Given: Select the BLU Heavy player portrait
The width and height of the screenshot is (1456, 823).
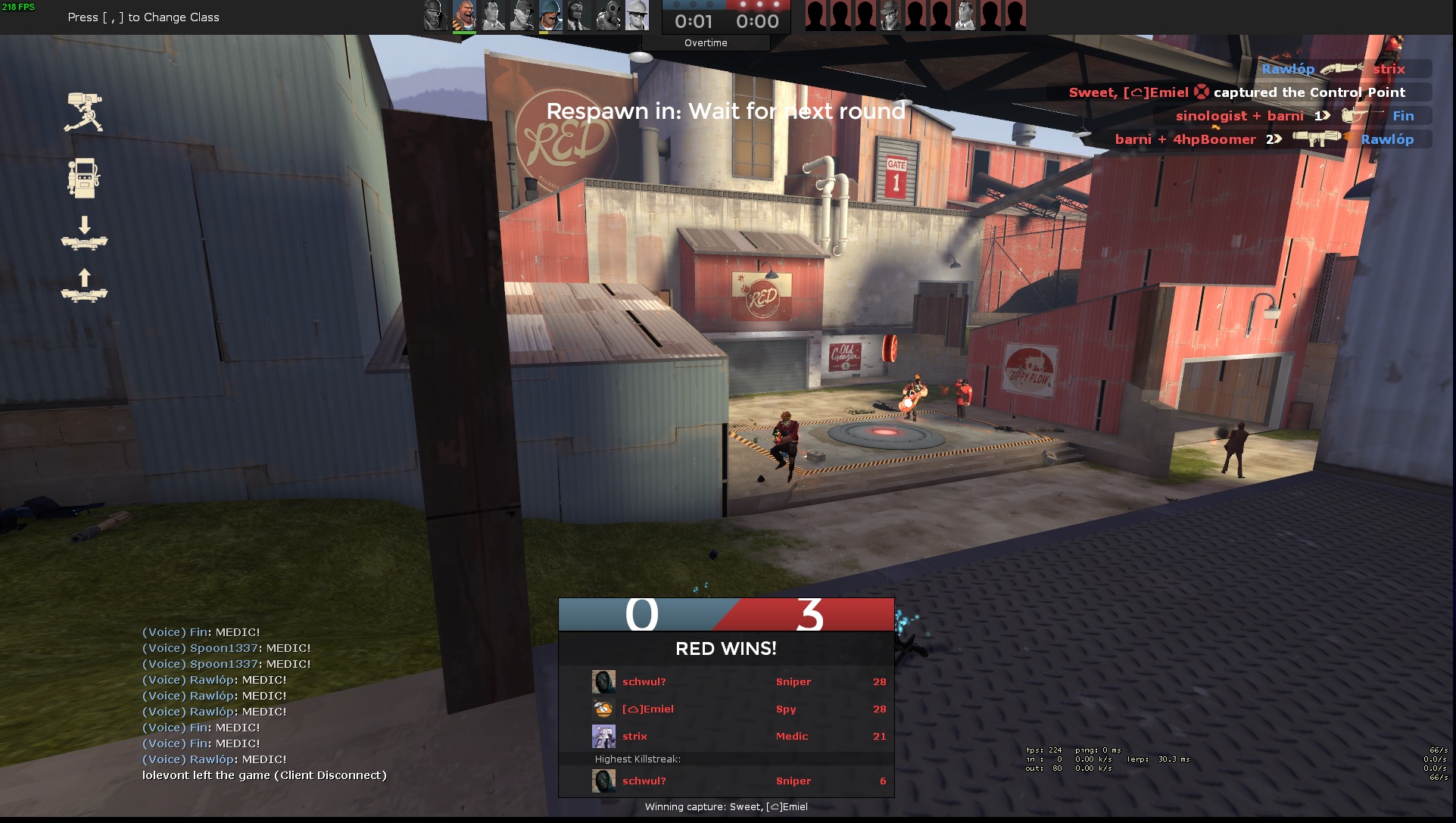Looking at the screenshot, I should [x=464, y=16].
